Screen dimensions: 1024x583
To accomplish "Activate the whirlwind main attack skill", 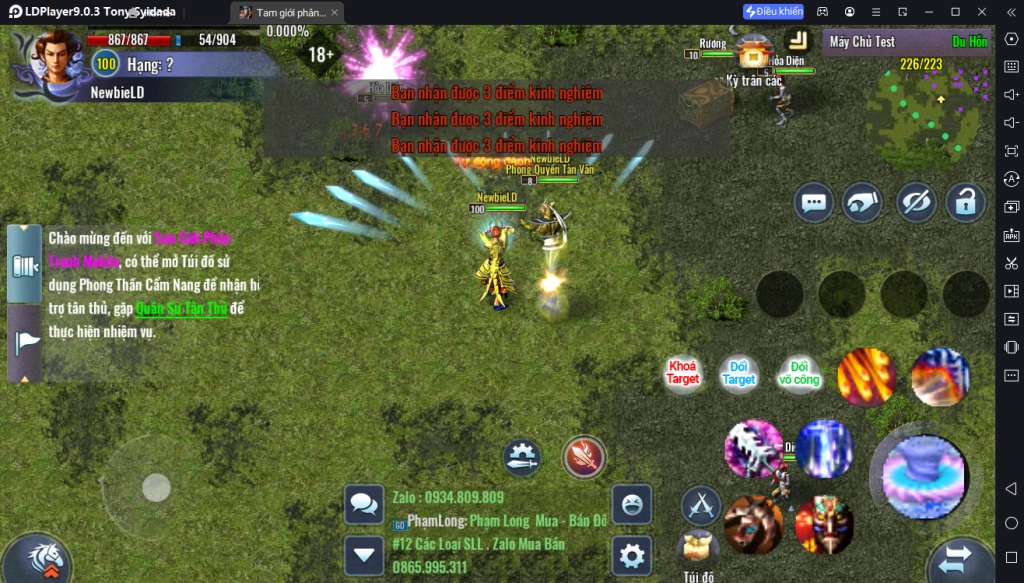I will click(922, 474).
